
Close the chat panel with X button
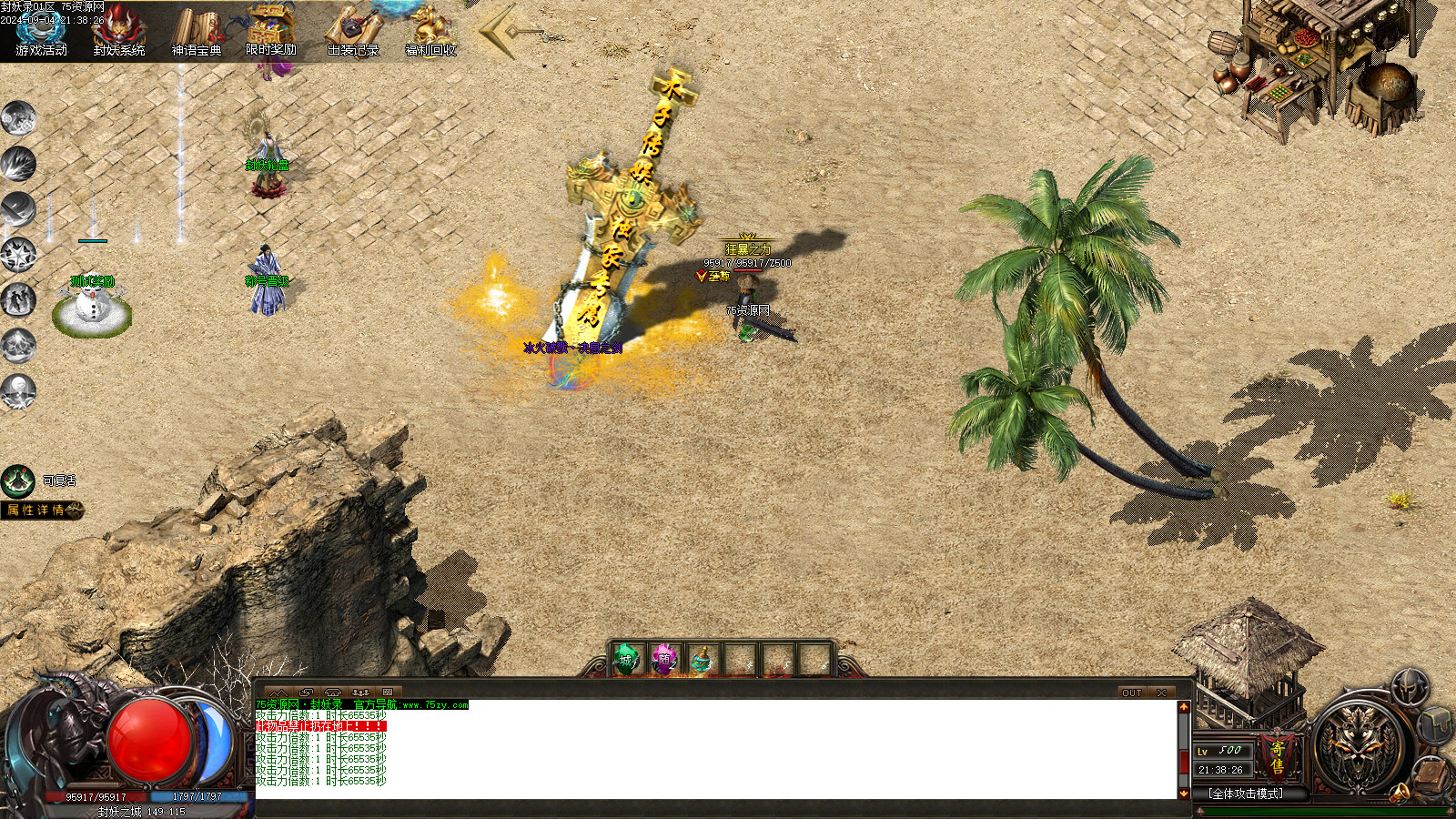(x=1162, y=693)
